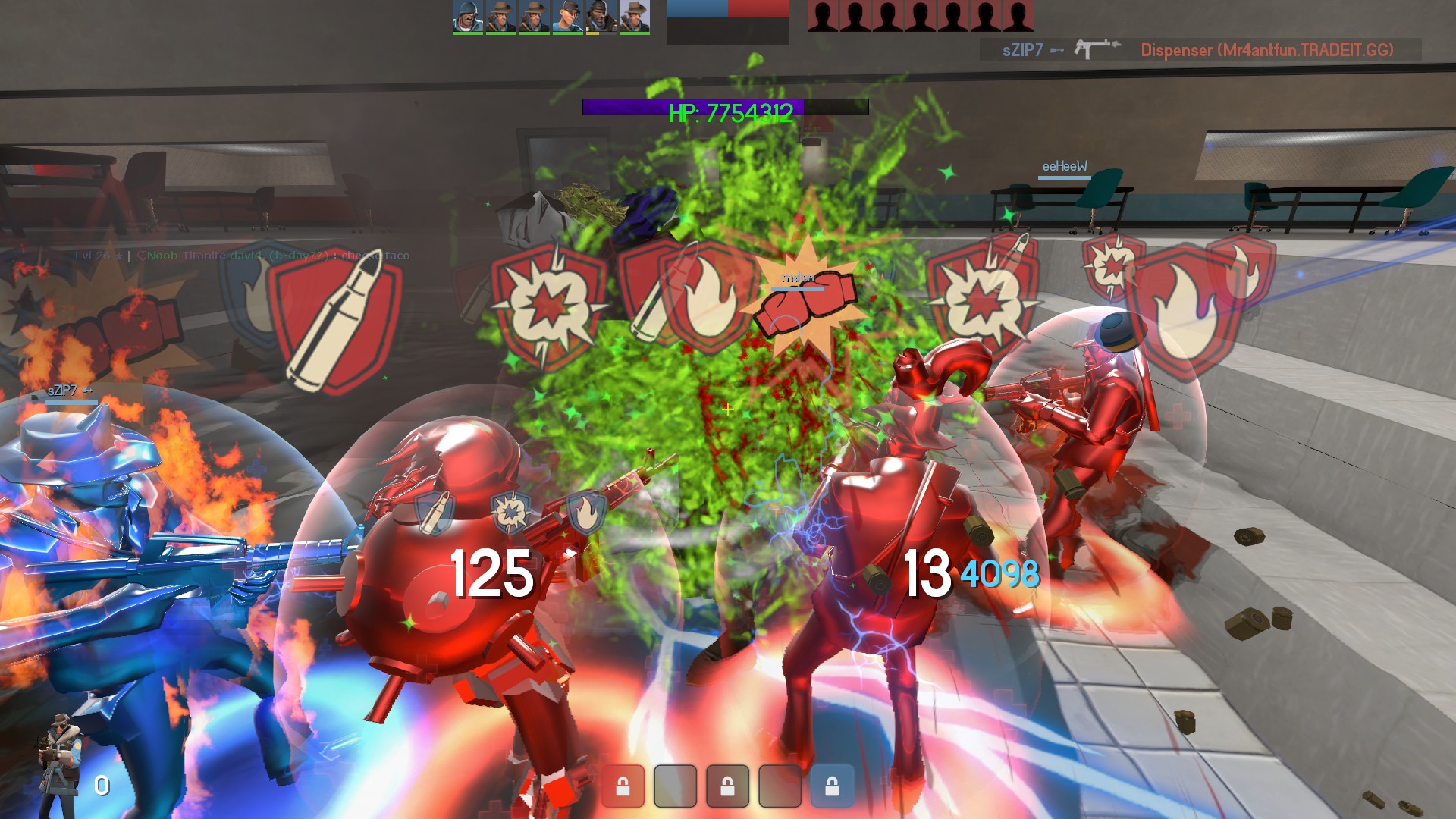Click the sZIP7 Dispenser kill feed entry

click(x=1200, y=50)
